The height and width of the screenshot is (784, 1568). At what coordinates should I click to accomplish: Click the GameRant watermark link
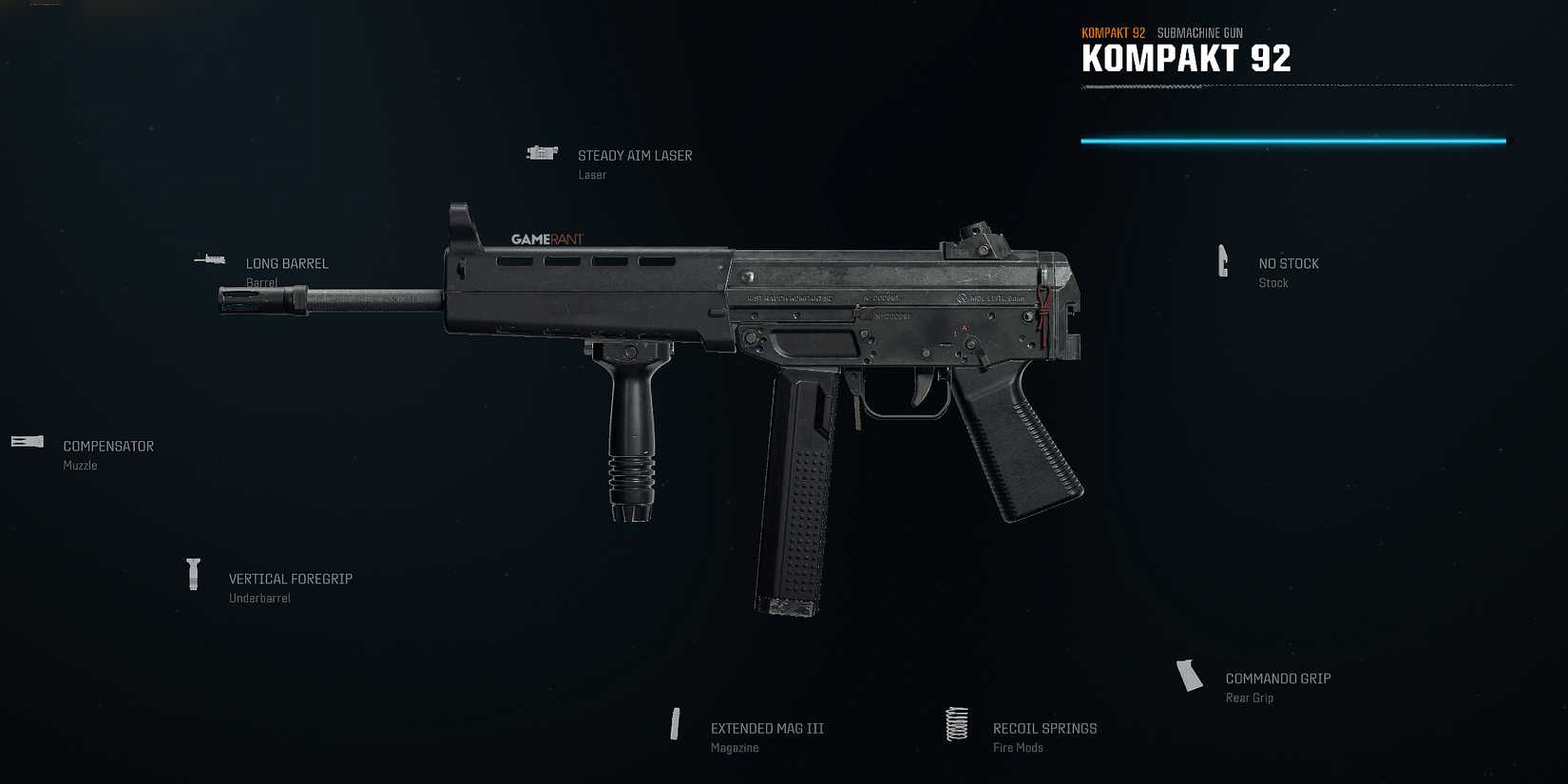tap(545, 239)
